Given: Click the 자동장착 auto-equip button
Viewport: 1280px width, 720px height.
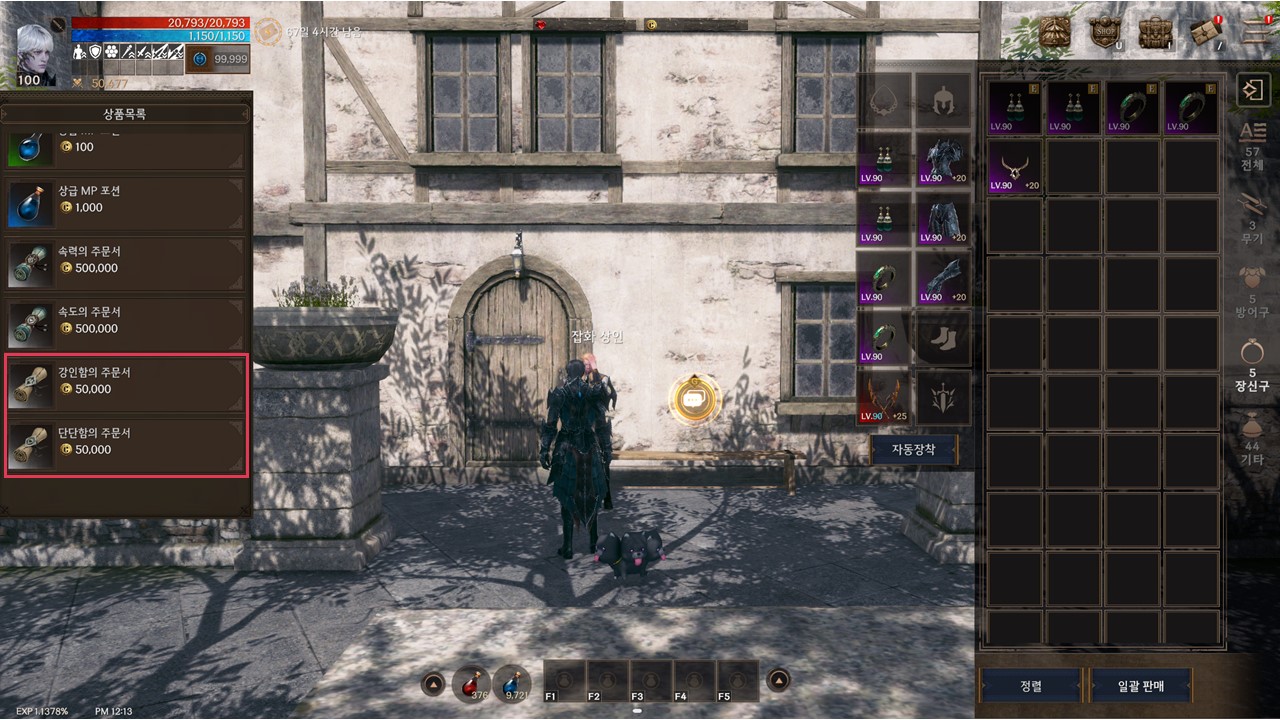Looking at the screenshot, I should [x=913, y=450].
